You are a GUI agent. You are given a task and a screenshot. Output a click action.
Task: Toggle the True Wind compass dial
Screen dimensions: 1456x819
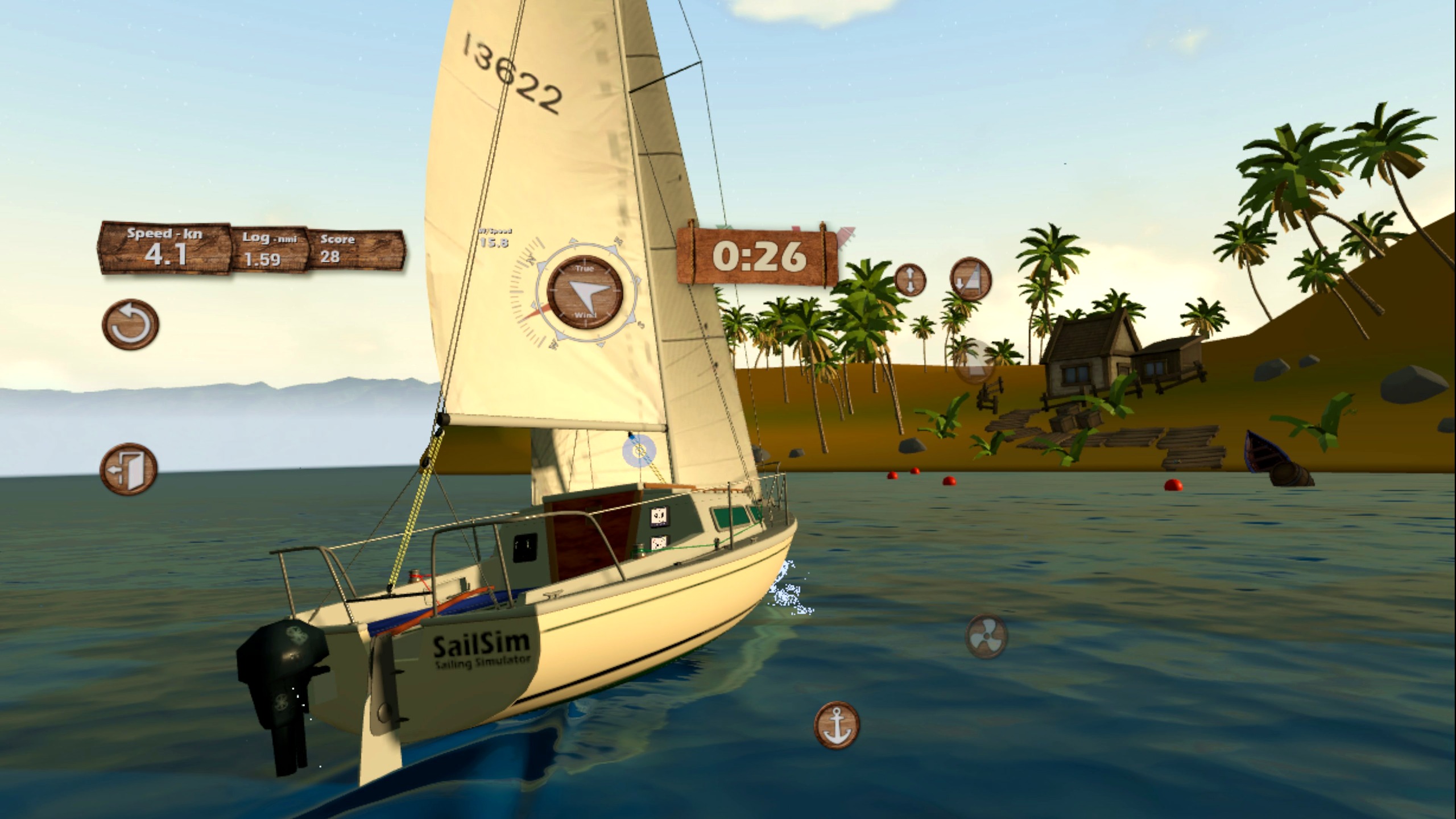(x=585, y=292)
